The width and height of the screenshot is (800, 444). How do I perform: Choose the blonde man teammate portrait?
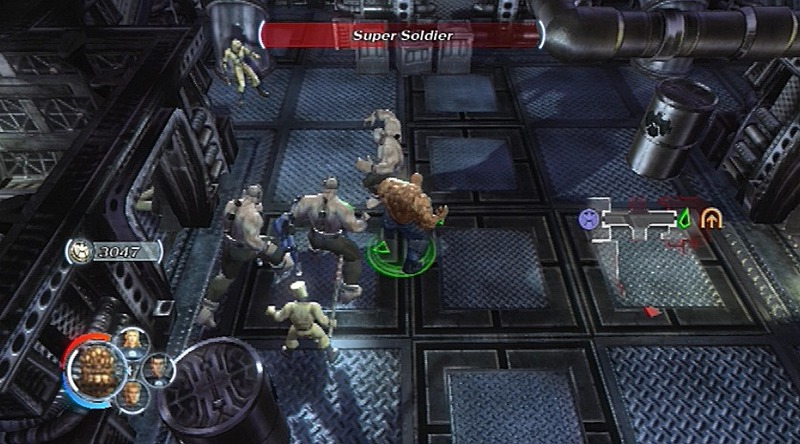[134, 393]
